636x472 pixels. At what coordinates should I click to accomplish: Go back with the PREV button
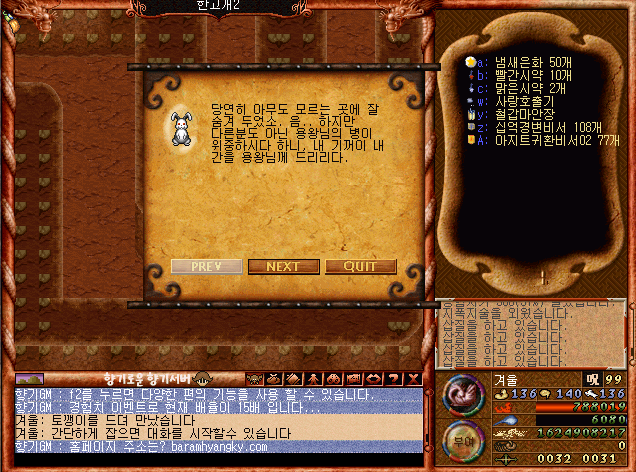[206, 267]
